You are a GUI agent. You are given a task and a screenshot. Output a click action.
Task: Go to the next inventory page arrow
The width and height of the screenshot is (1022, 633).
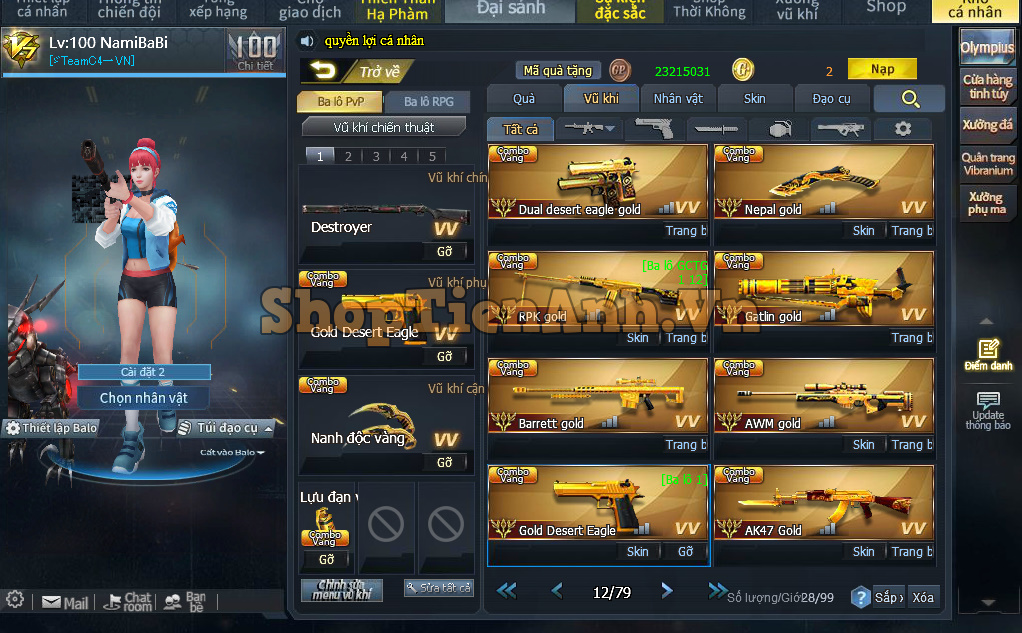[x=667, y=592]
